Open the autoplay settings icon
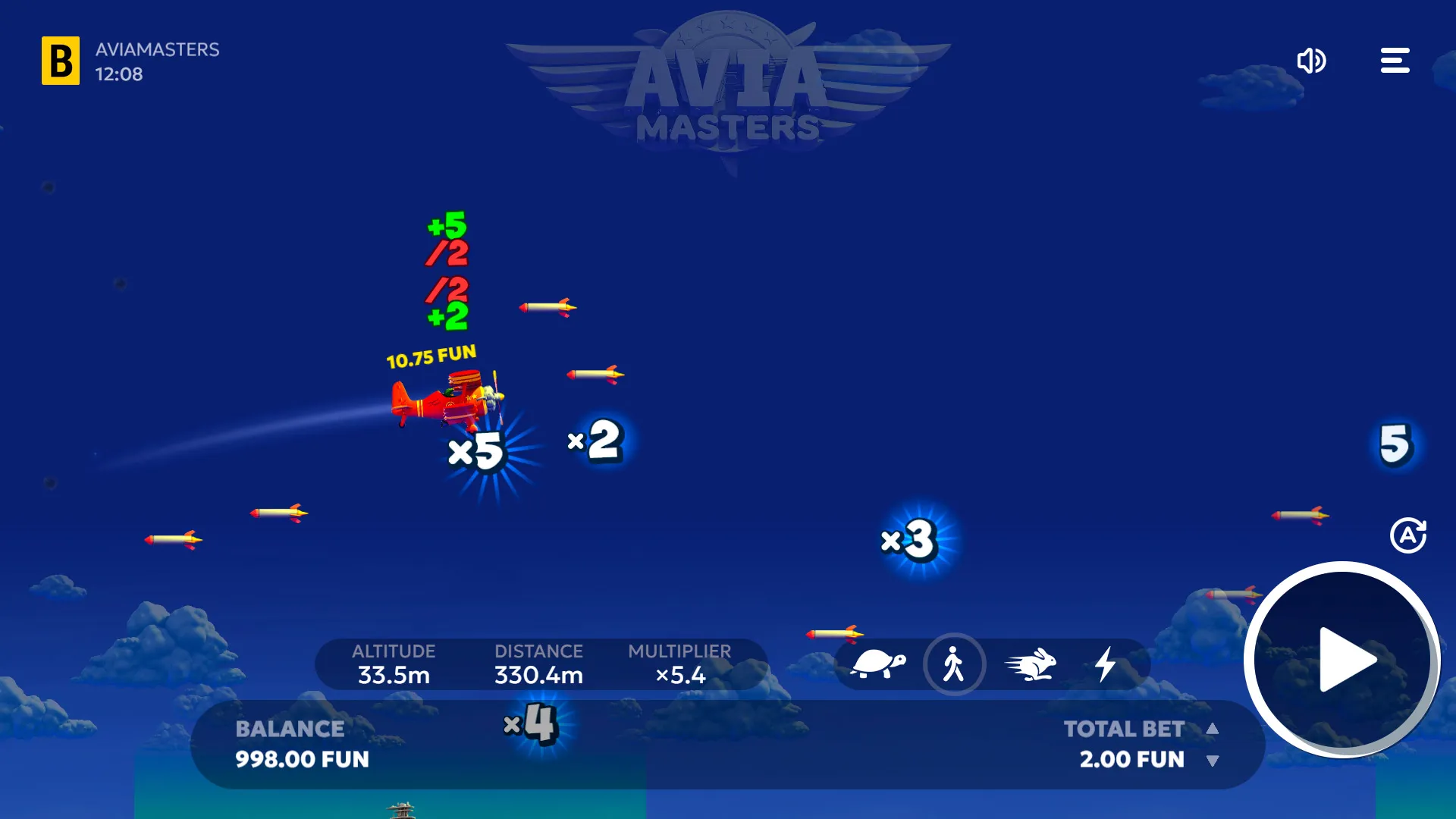 1410,535
